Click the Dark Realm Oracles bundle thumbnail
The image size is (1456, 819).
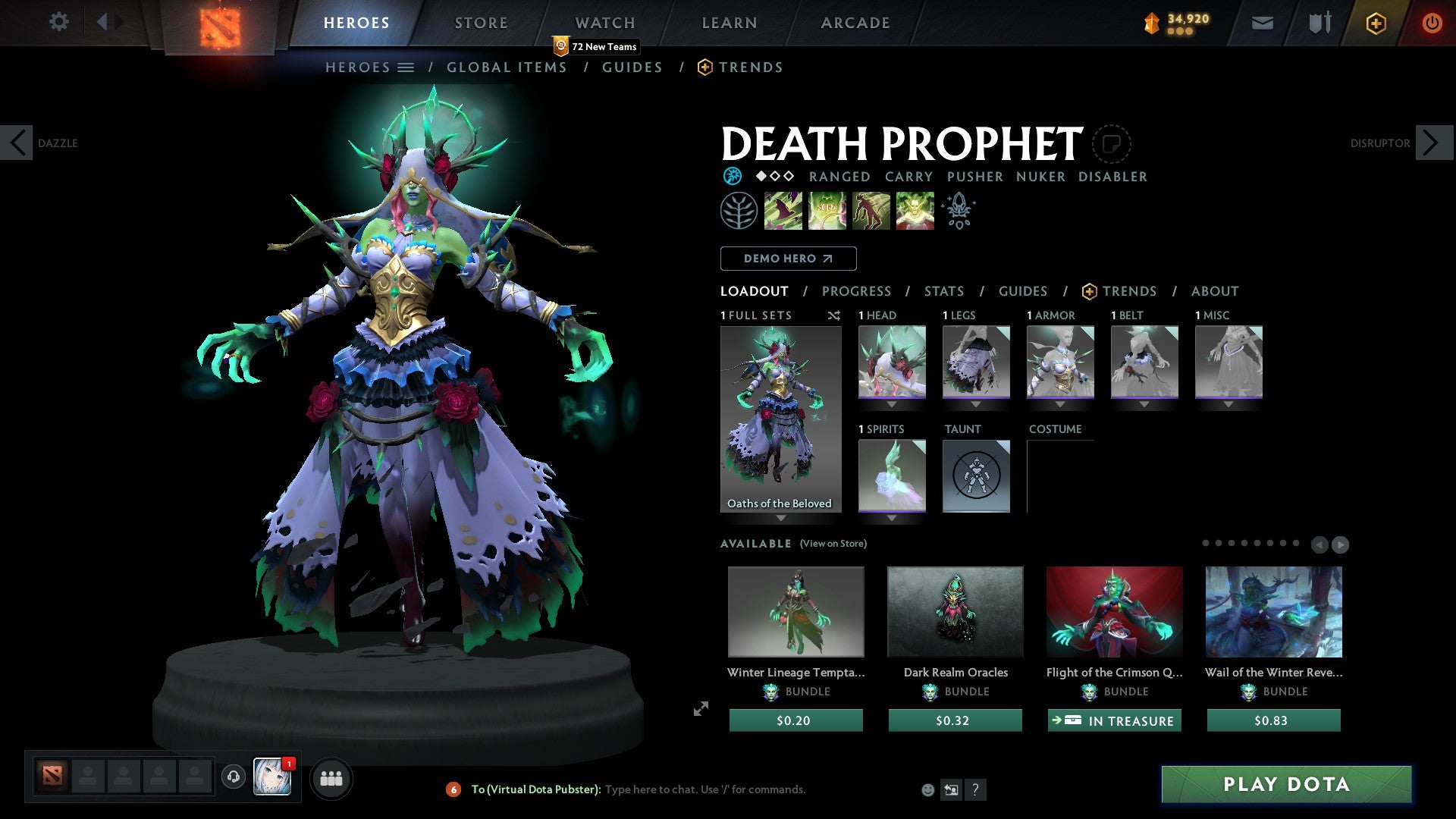[x=955, y=611]
